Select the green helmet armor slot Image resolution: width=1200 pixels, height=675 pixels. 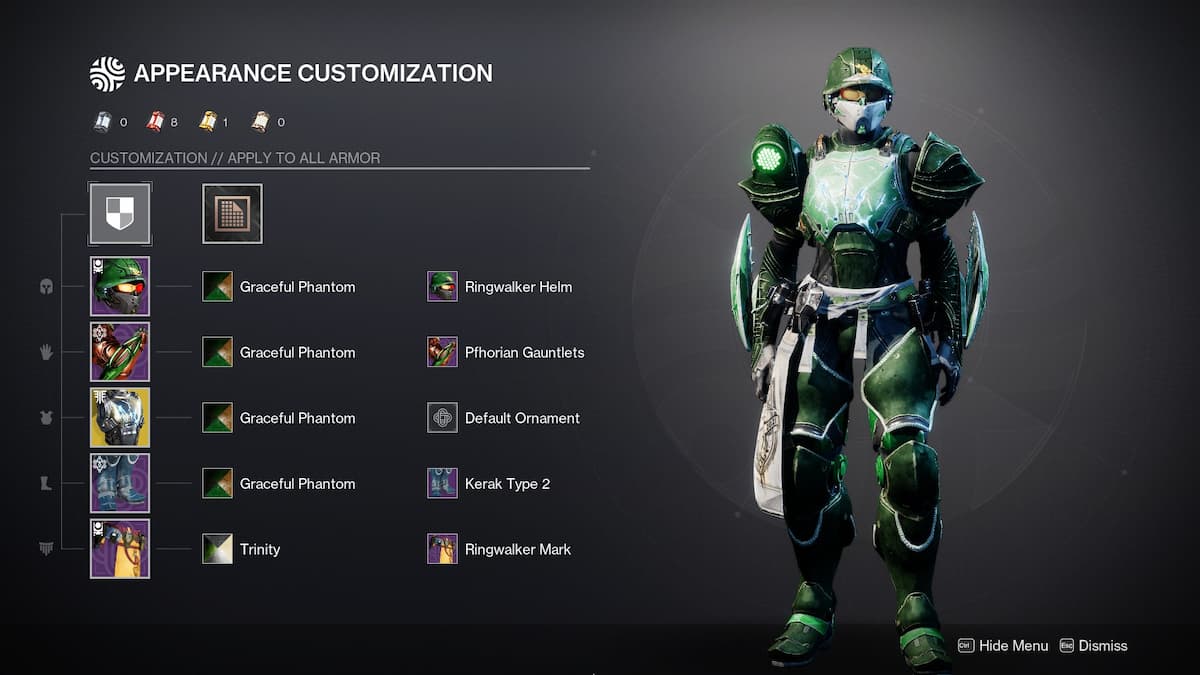pyautogui.click(x=120, y=287)
